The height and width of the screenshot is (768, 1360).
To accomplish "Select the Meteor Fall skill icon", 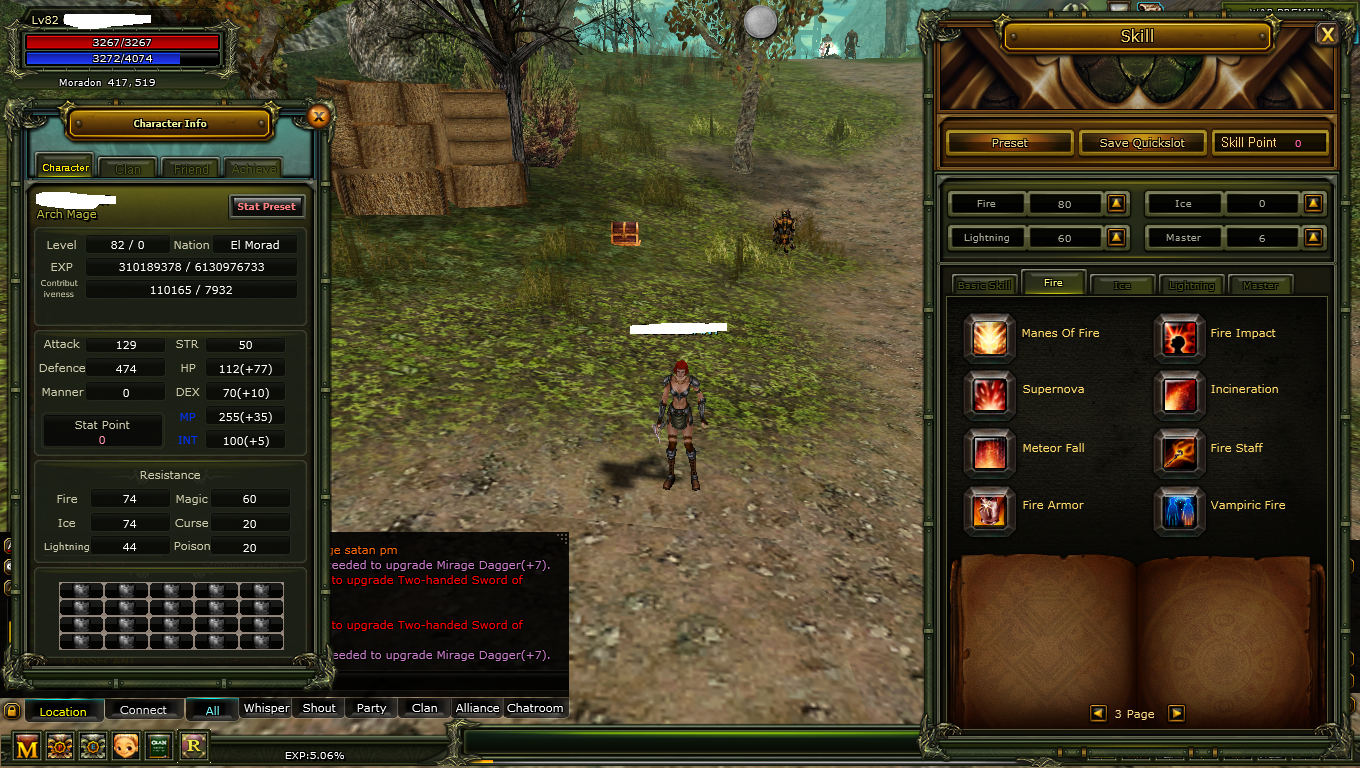I will click(x=989, y=453).
